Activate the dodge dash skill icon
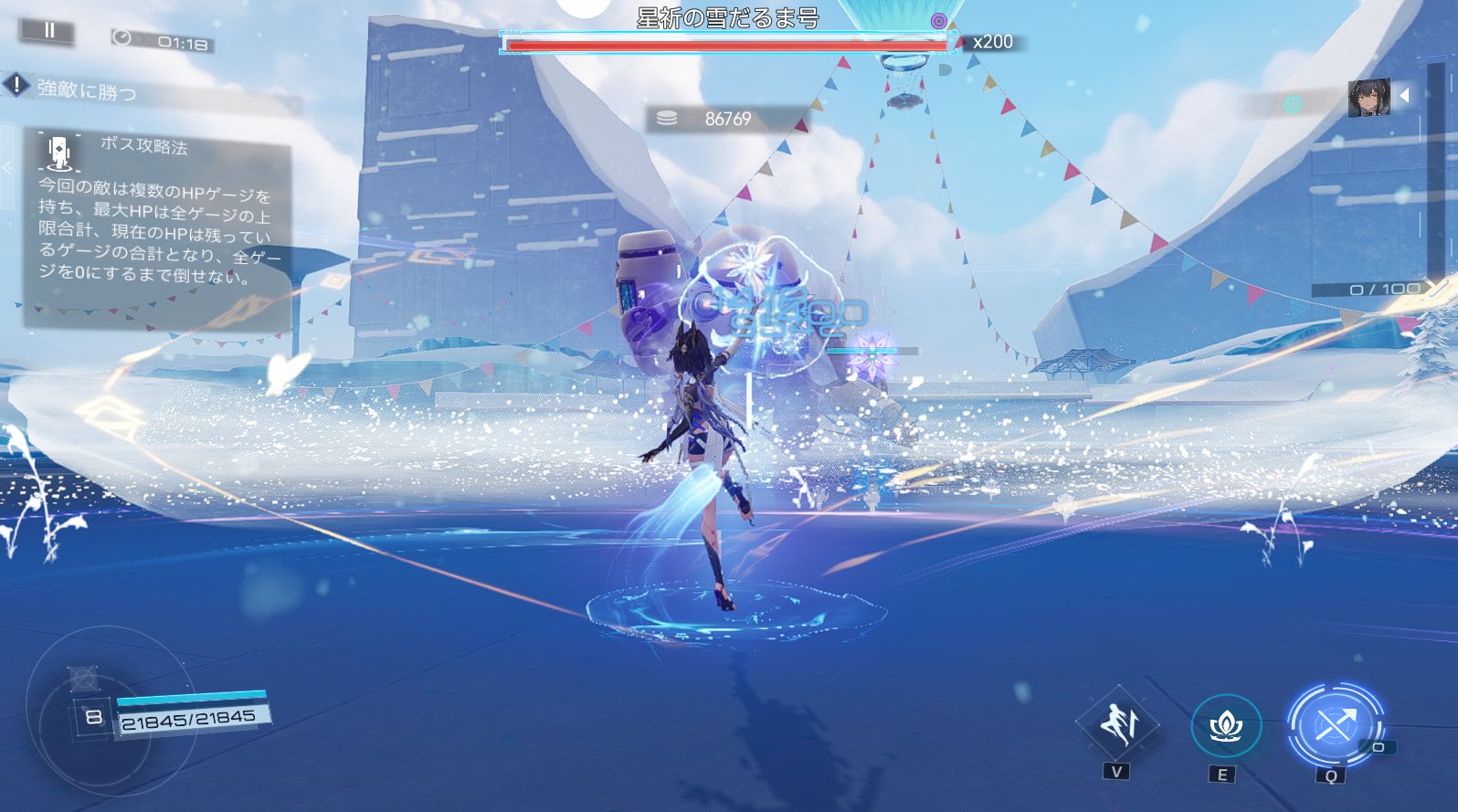This screenshot has width=1458, height=812. [x=1117, y=724]
